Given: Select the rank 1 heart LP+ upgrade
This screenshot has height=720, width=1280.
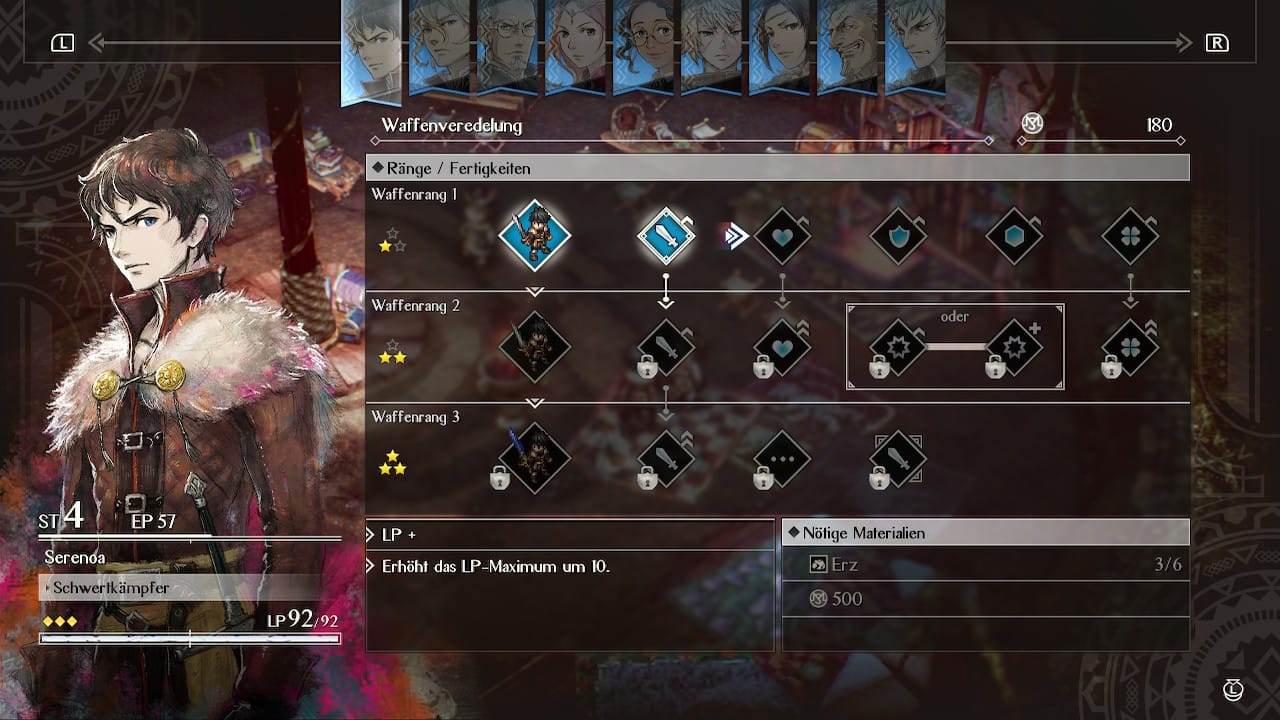Looking at the screenshot, I should [x=782, y=237].
